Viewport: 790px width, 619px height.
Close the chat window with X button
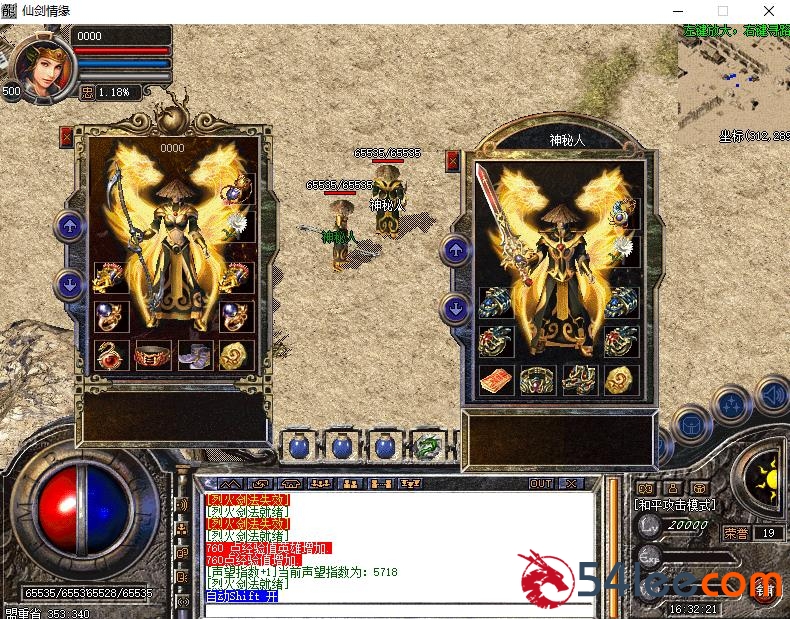coord(571,483)
